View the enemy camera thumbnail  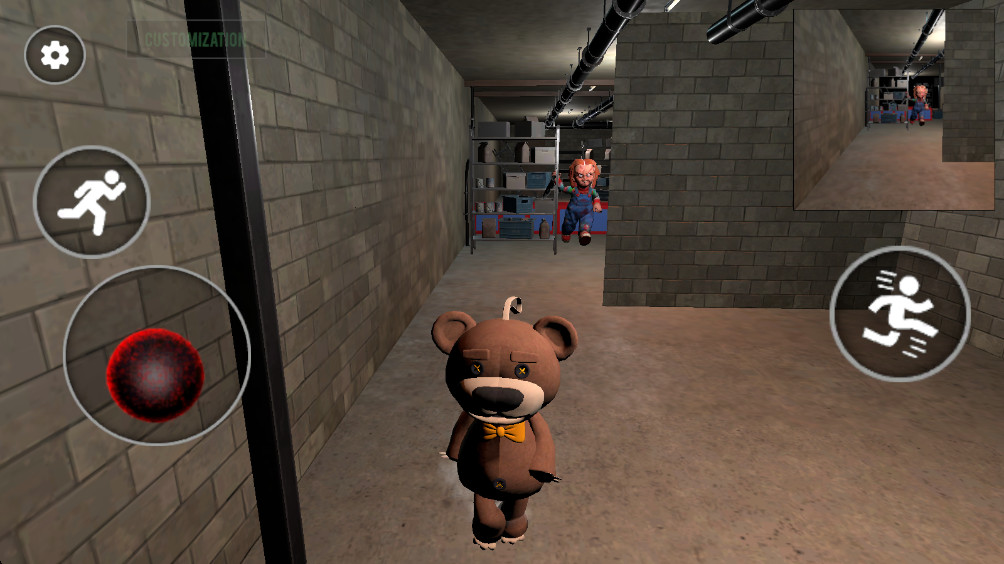tap(893, 108)
